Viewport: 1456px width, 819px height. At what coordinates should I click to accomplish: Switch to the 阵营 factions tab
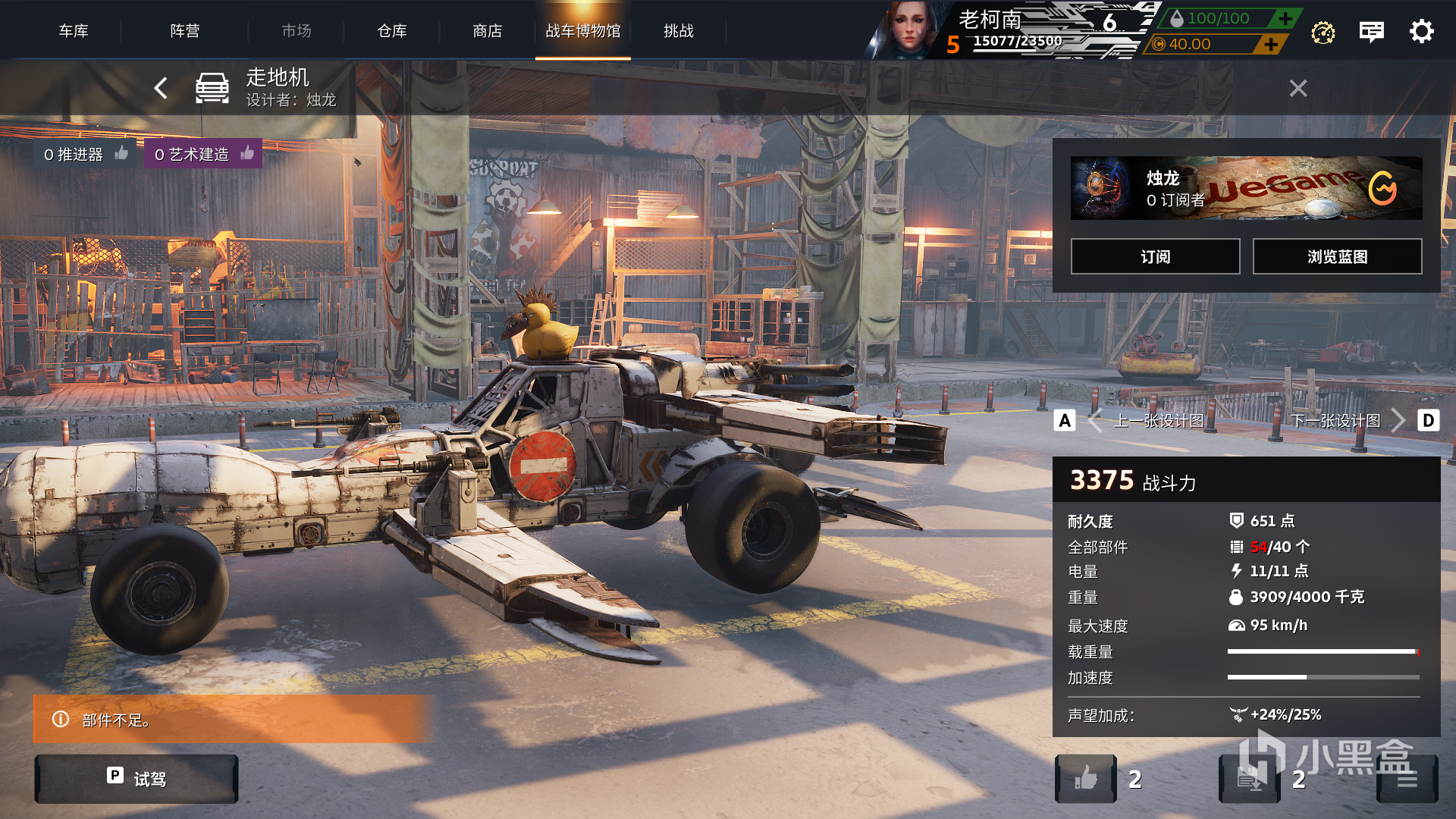coord(185,31)
